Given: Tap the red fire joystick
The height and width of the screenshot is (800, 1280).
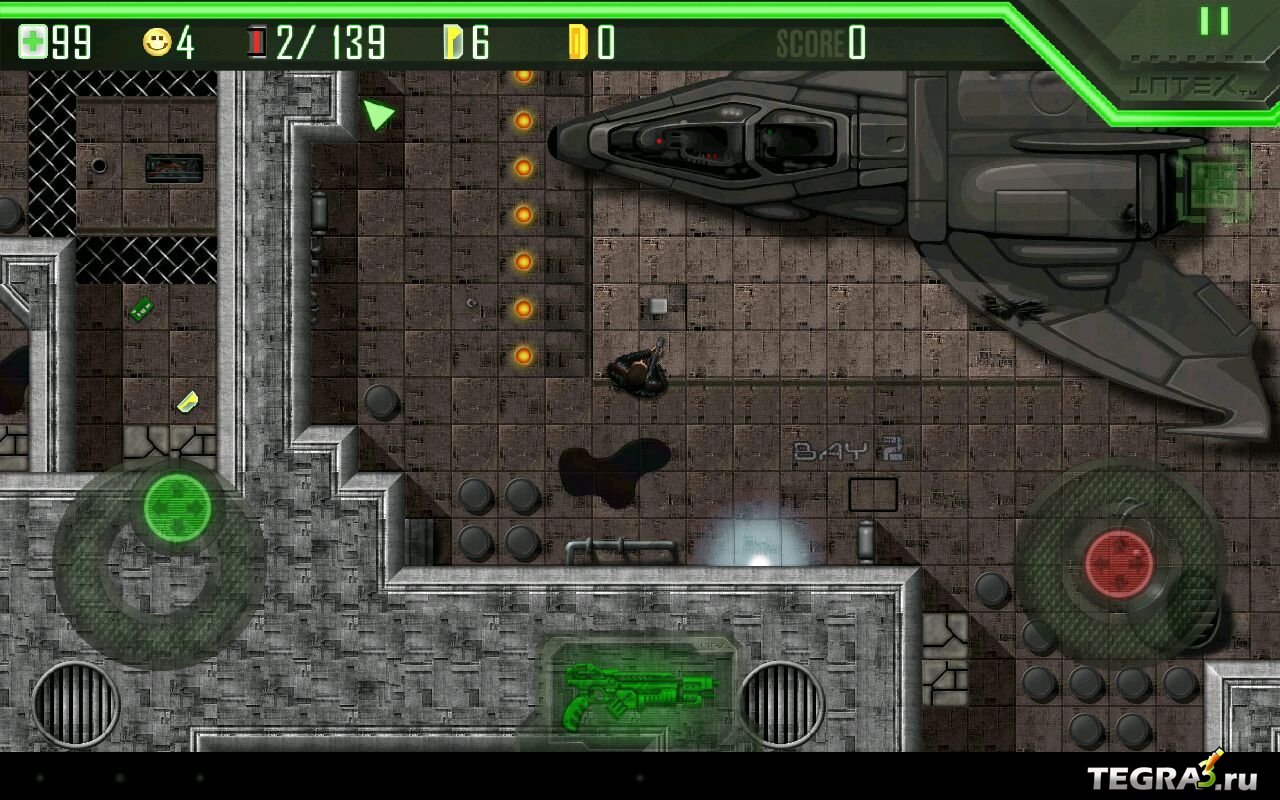Looking at the screenshot, I should pyautogui.click(x=1119, y=560).
